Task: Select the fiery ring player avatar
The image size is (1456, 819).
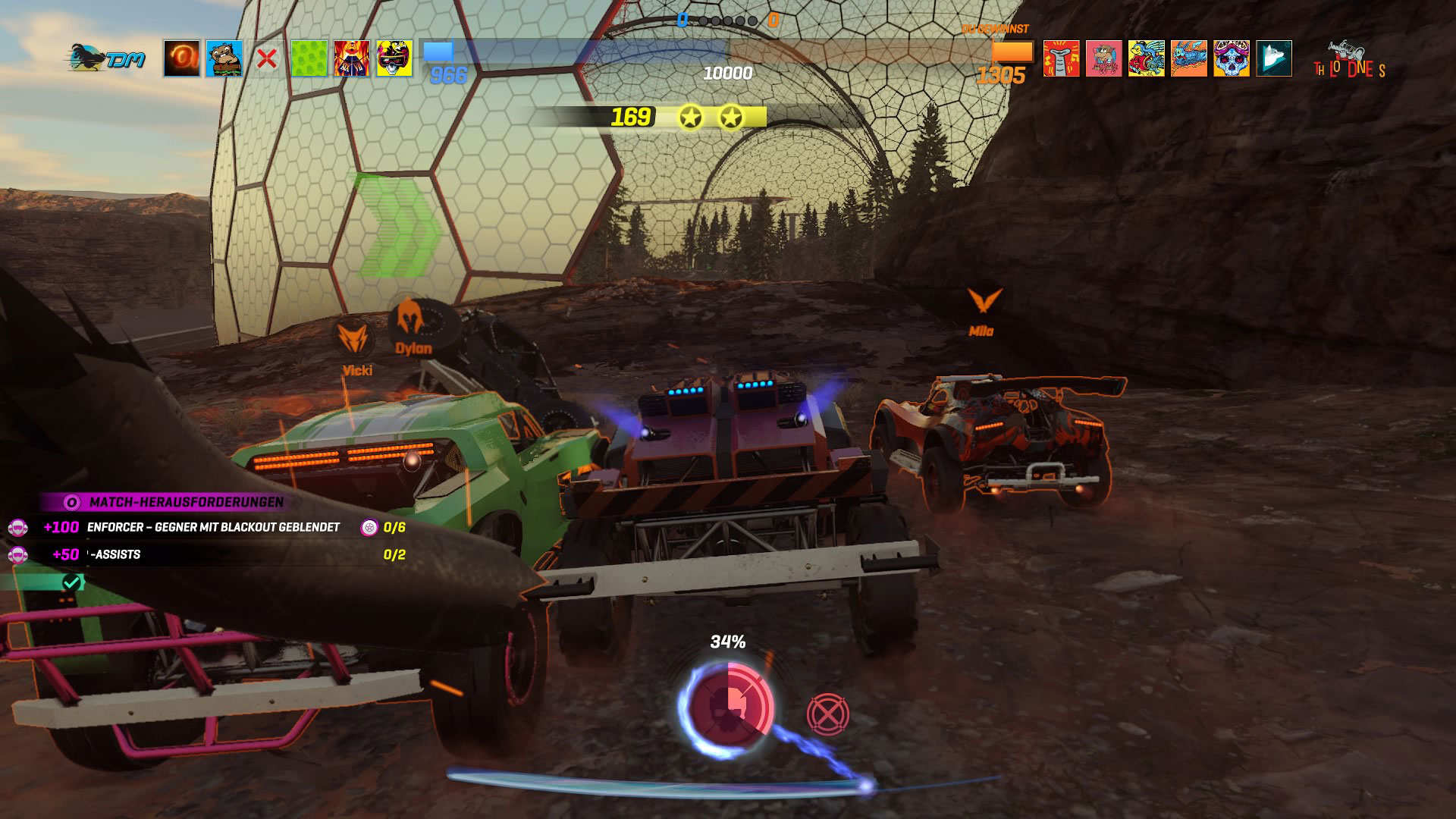Action: tap(182, 58)
